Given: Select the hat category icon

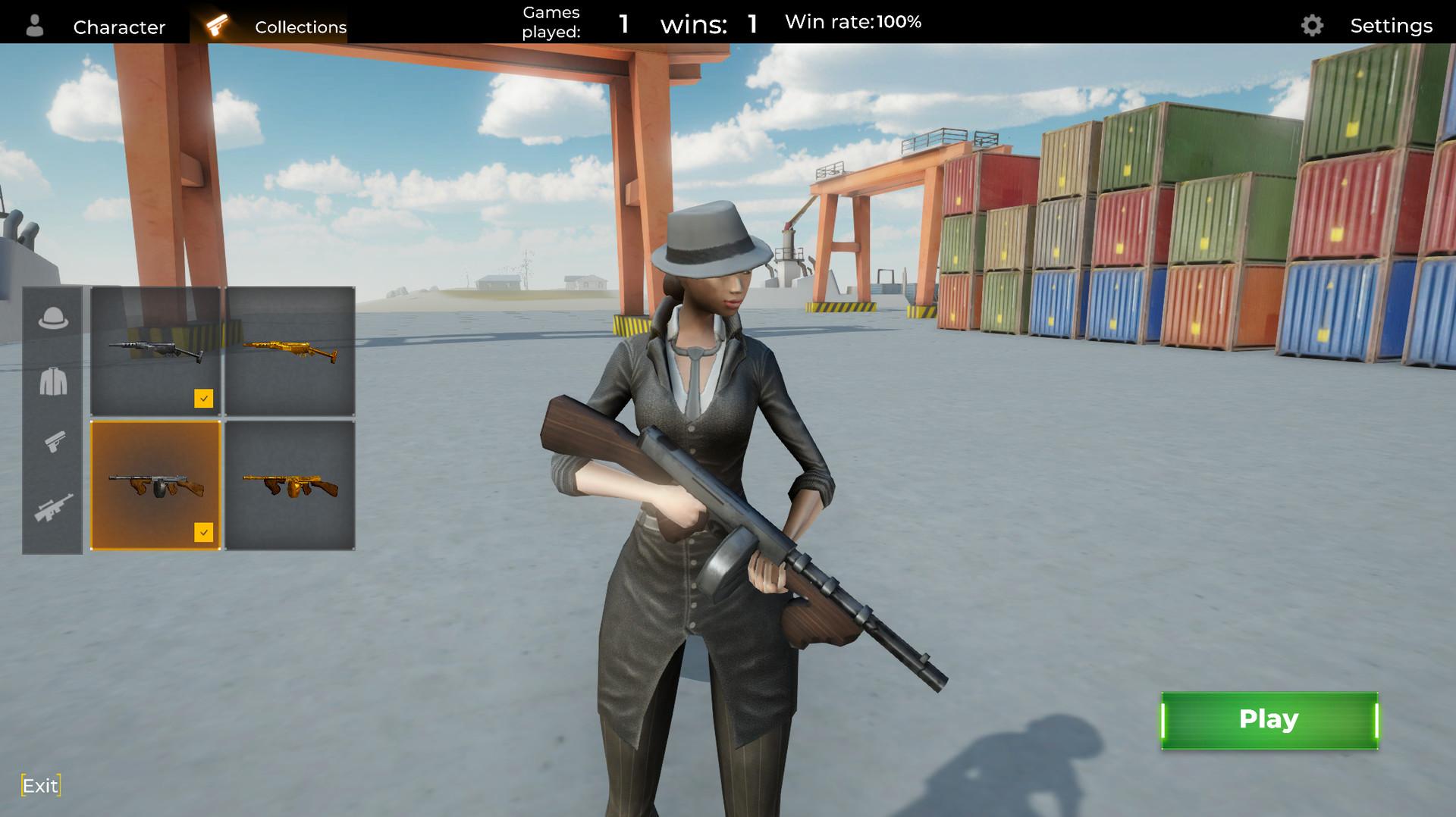Looking at the screenshot, I should [x=51, y=318].
